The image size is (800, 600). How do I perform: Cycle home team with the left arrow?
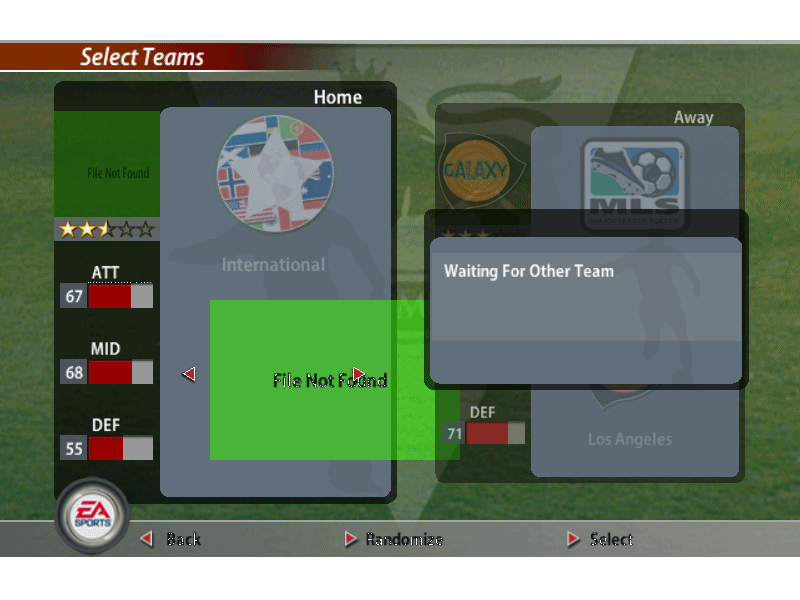(x=188, y=374)
